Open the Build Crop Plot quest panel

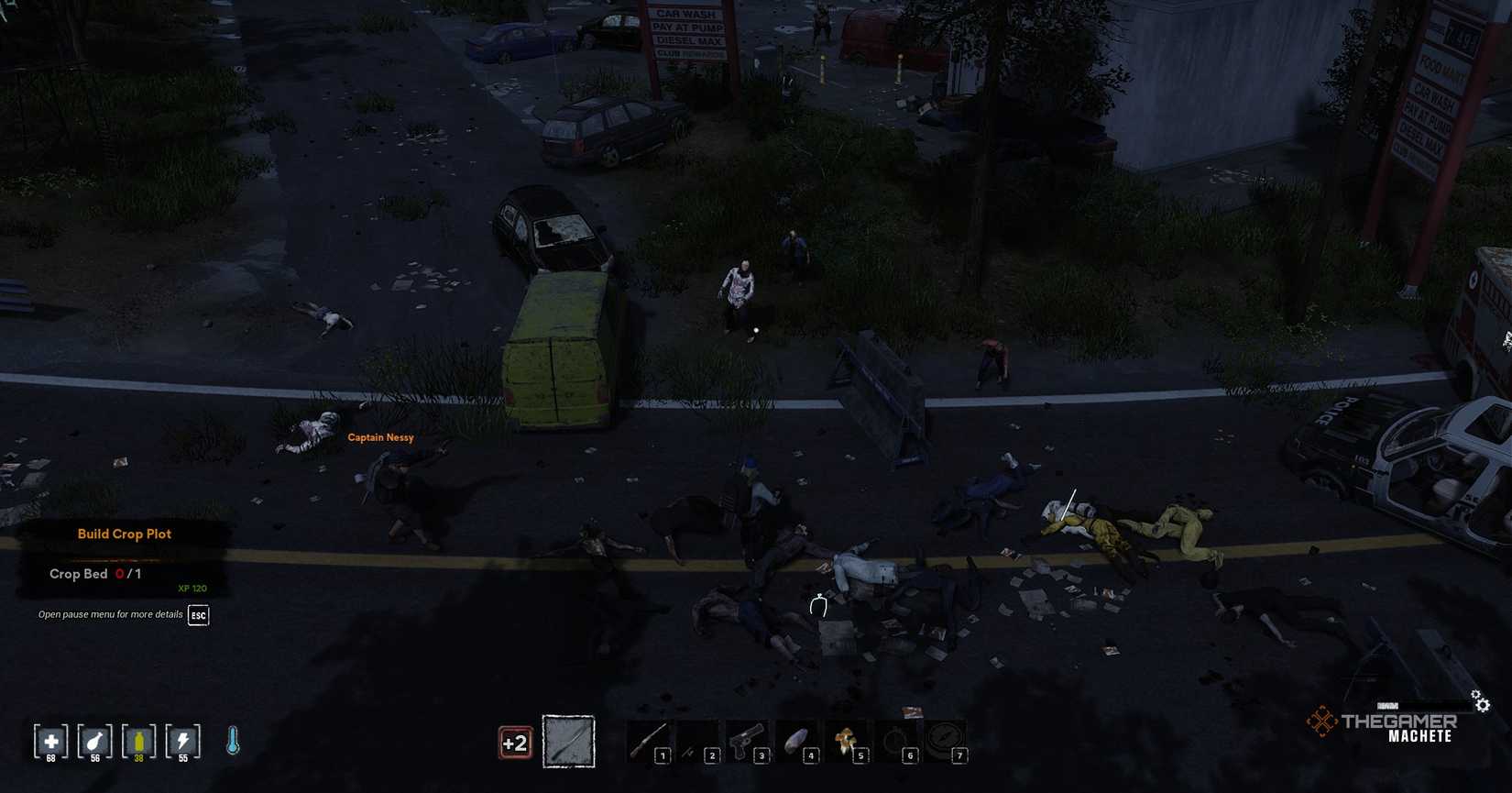click(125, 534)
